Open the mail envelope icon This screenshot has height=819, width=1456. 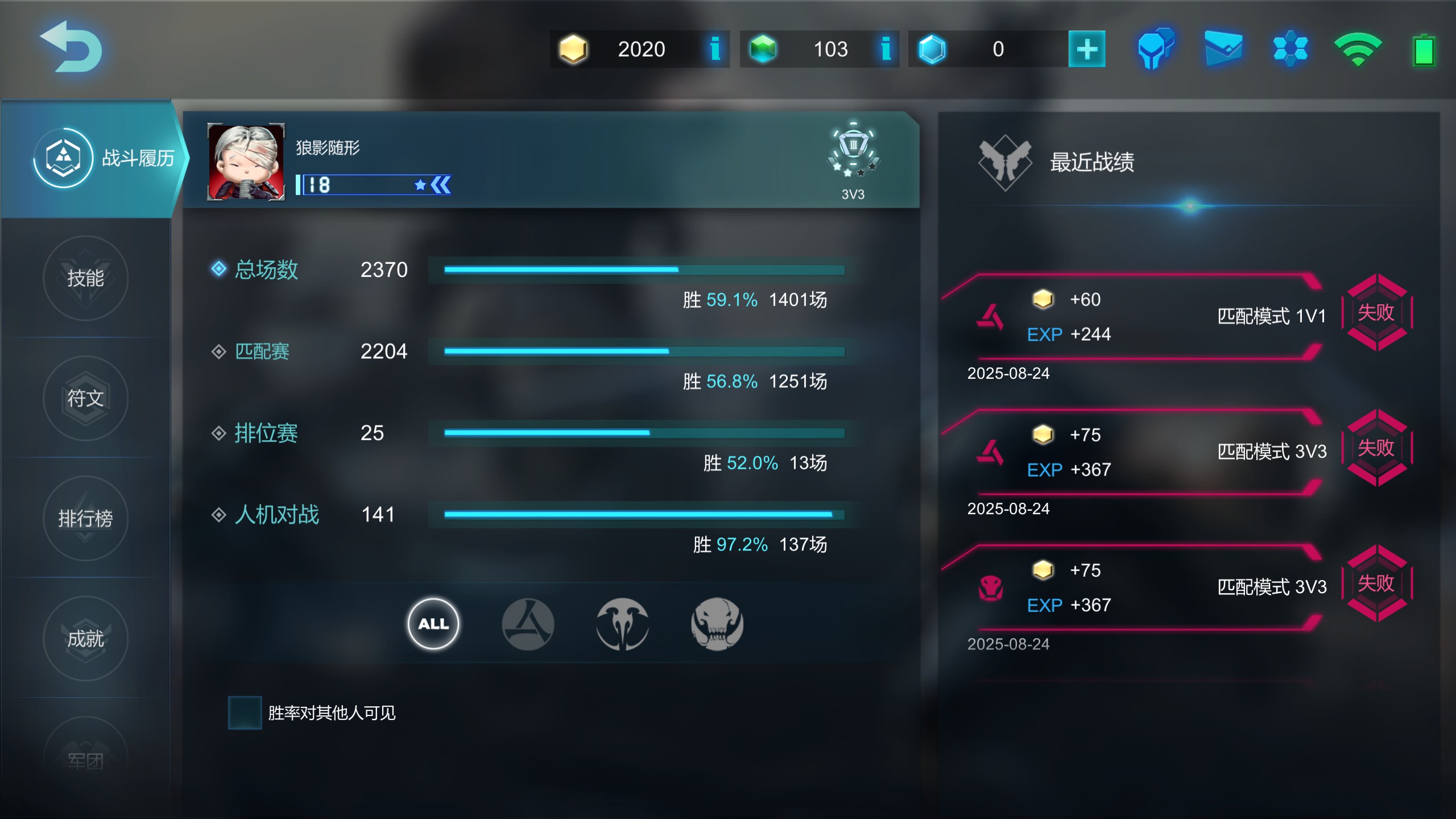[x=1223, y=49]
